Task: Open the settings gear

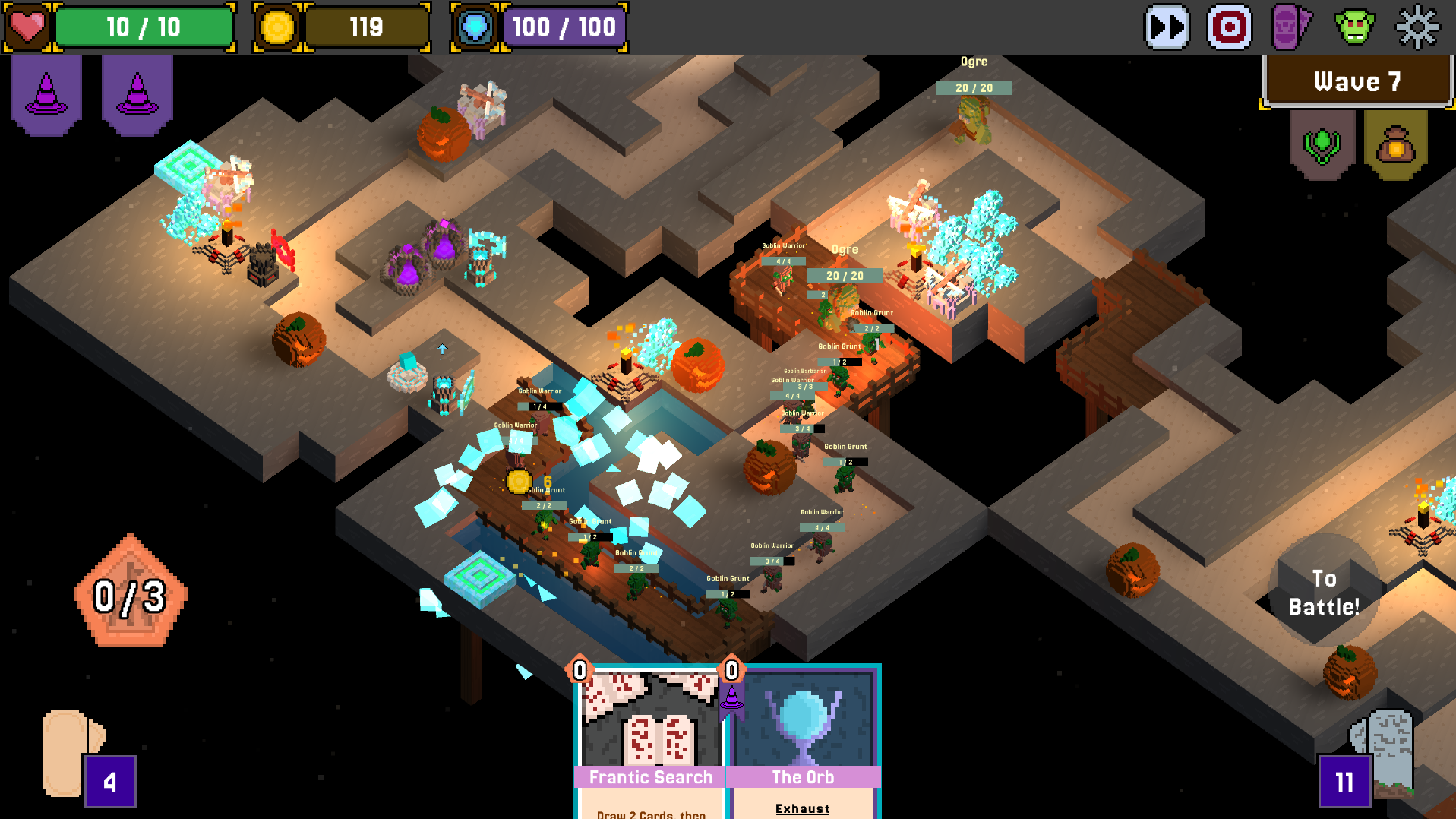Action: [1417, 27]
